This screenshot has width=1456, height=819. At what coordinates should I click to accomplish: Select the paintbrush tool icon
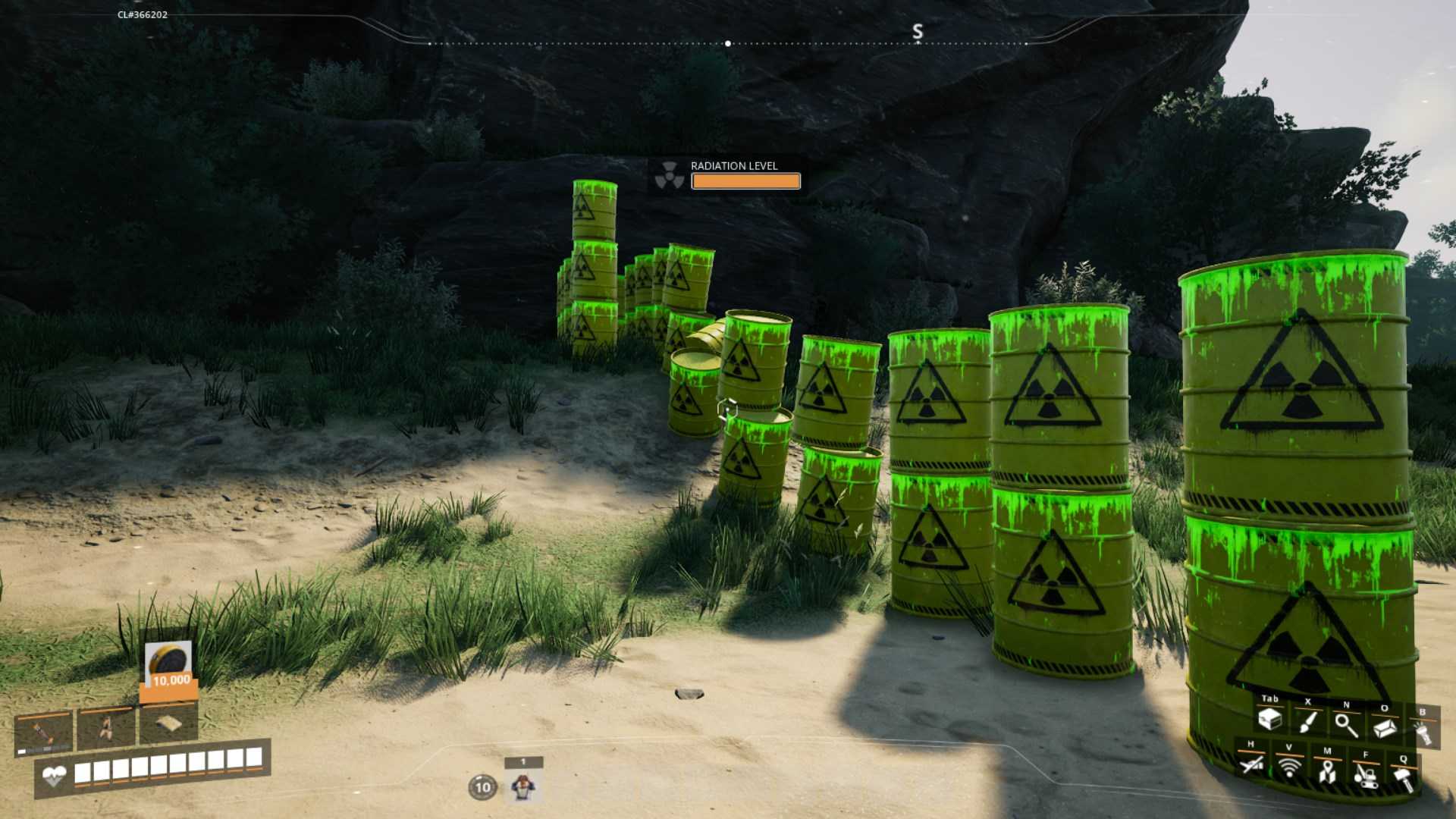click(x=1307, y=722)
